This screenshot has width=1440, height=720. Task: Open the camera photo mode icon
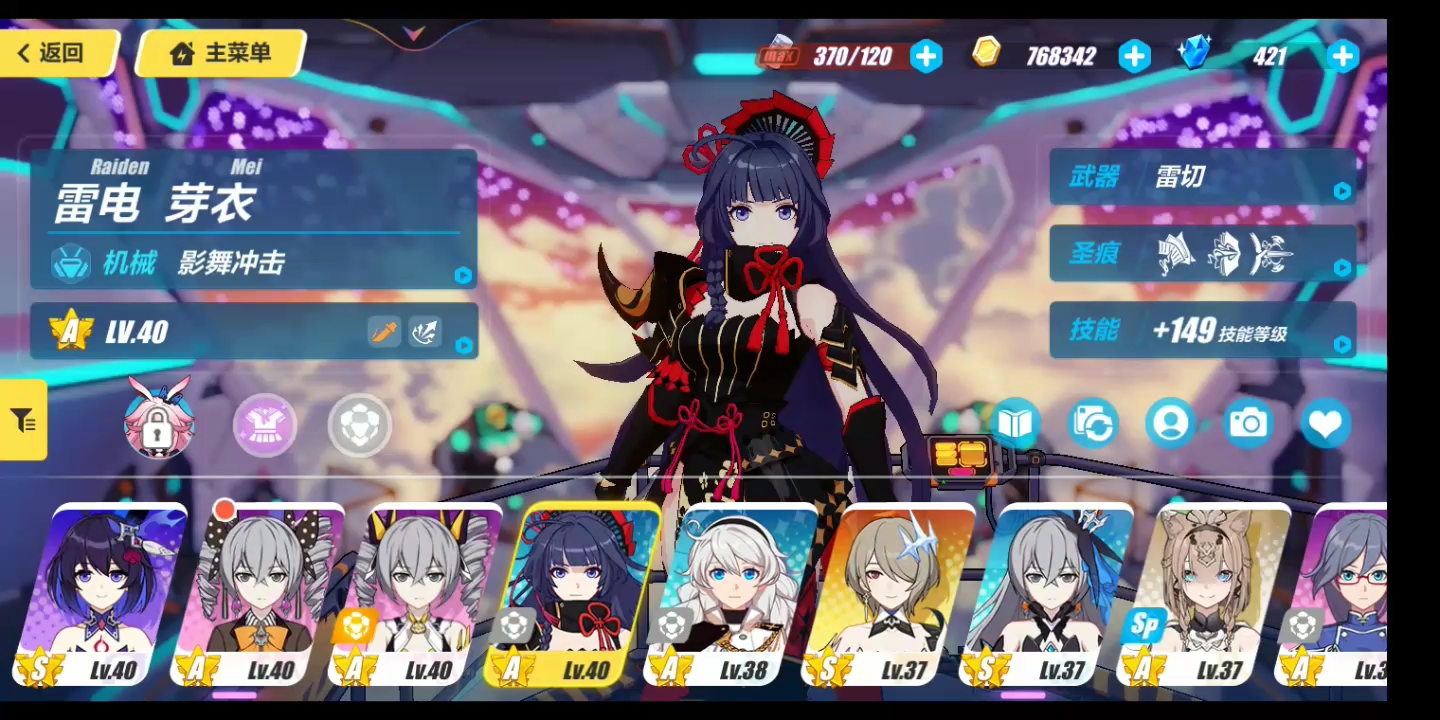[1247, 423]
